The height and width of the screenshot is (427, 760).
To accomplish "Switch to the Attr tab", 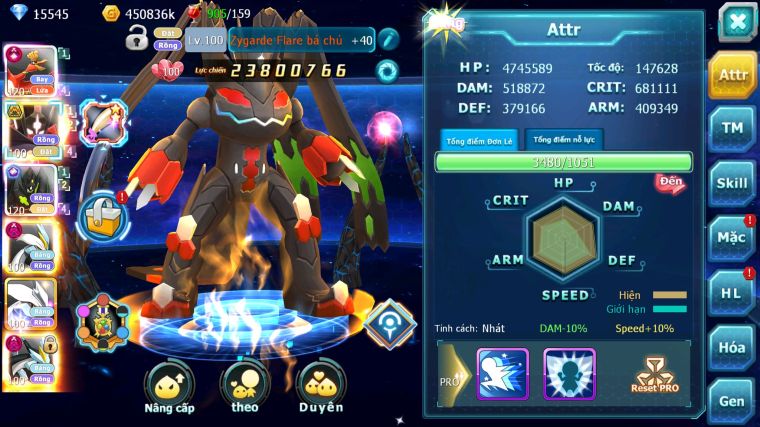I will 733,76.
